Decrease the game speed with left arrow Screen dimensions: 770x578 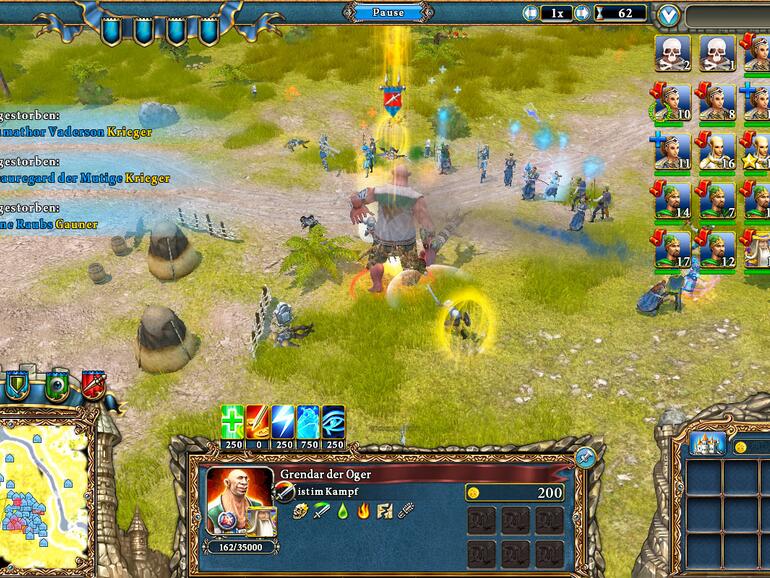tap(531, 14)
